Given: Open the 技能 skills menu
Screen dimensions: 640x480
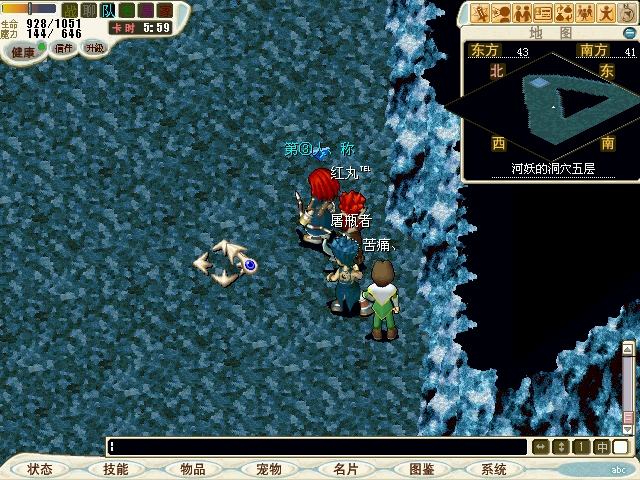Looking at the screenshot, I should pyautogui.click(x=115, y=469).
